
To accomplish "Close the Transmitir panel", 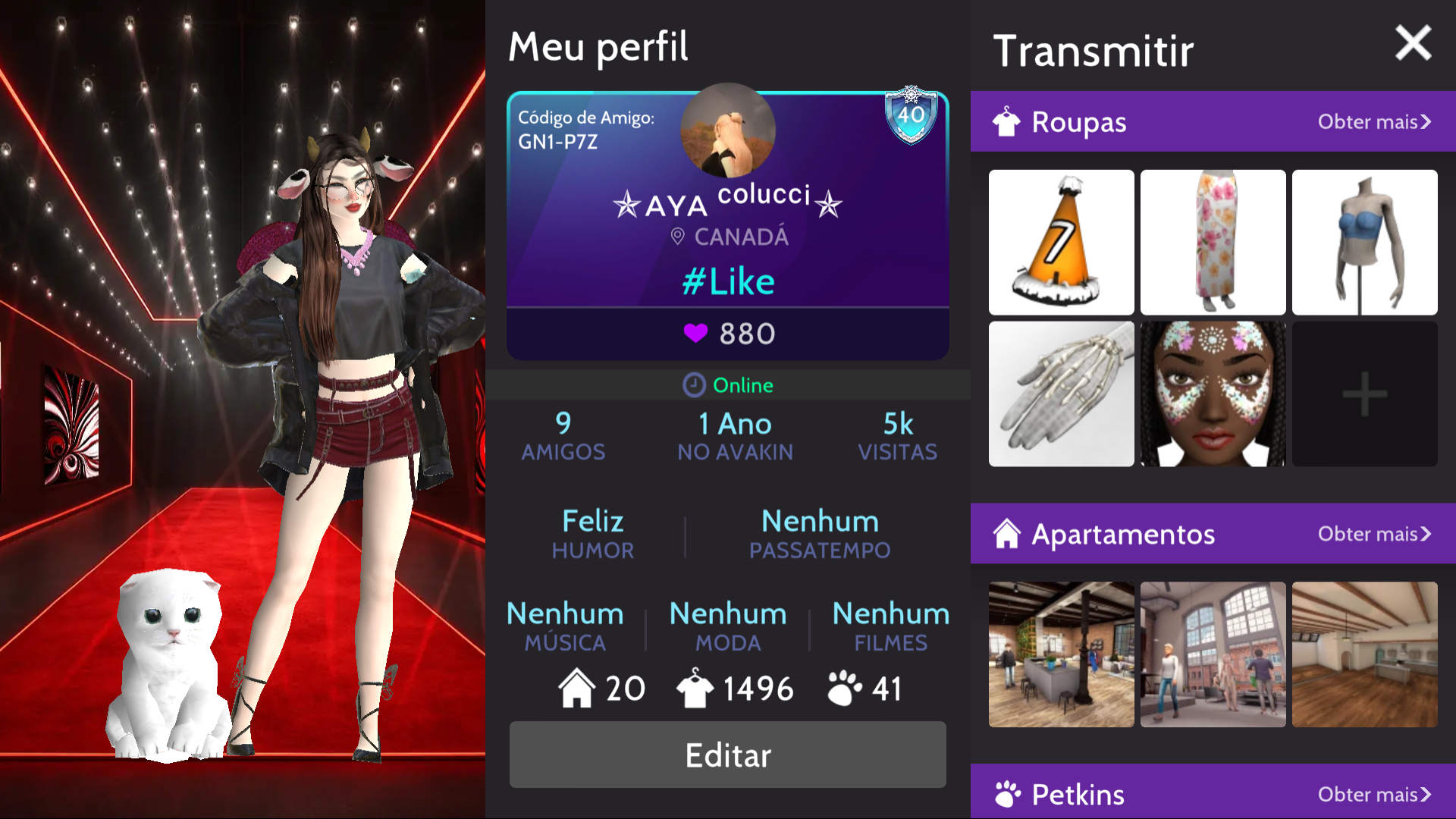I will click(x=1413, y=43).
